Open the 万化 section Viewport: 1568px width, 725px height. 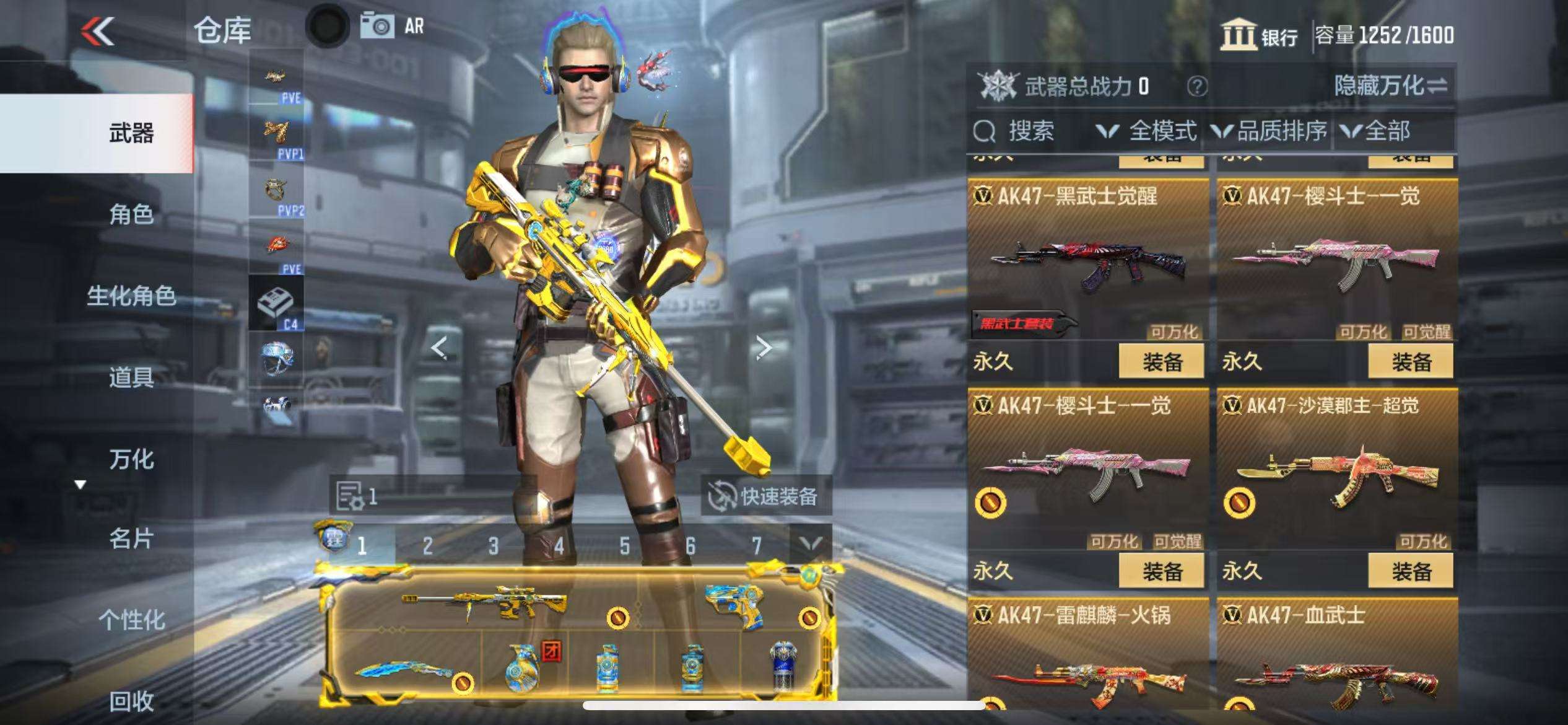point(131,459)
